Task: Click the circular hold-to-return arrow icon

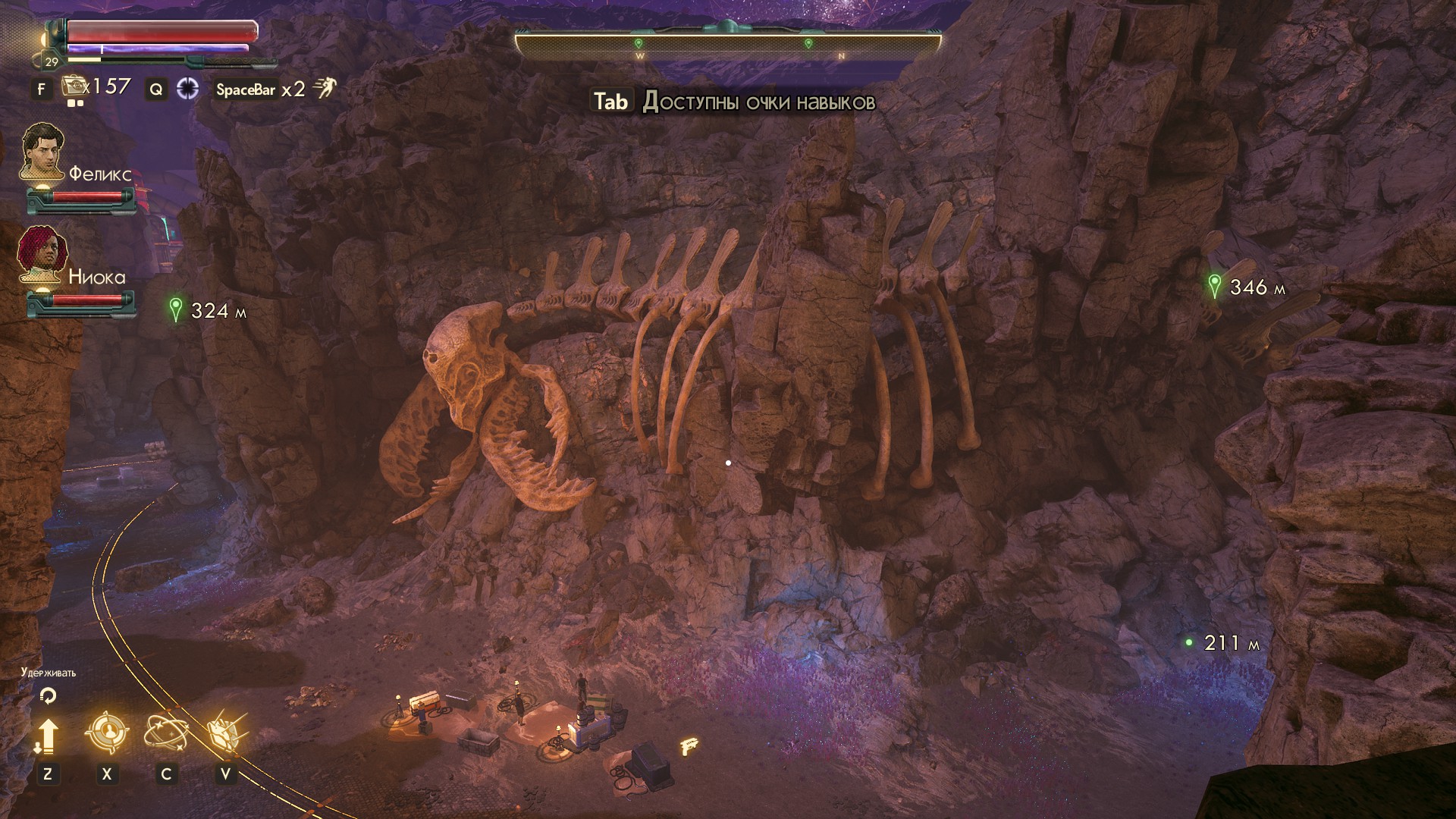Action: [48, 695]
